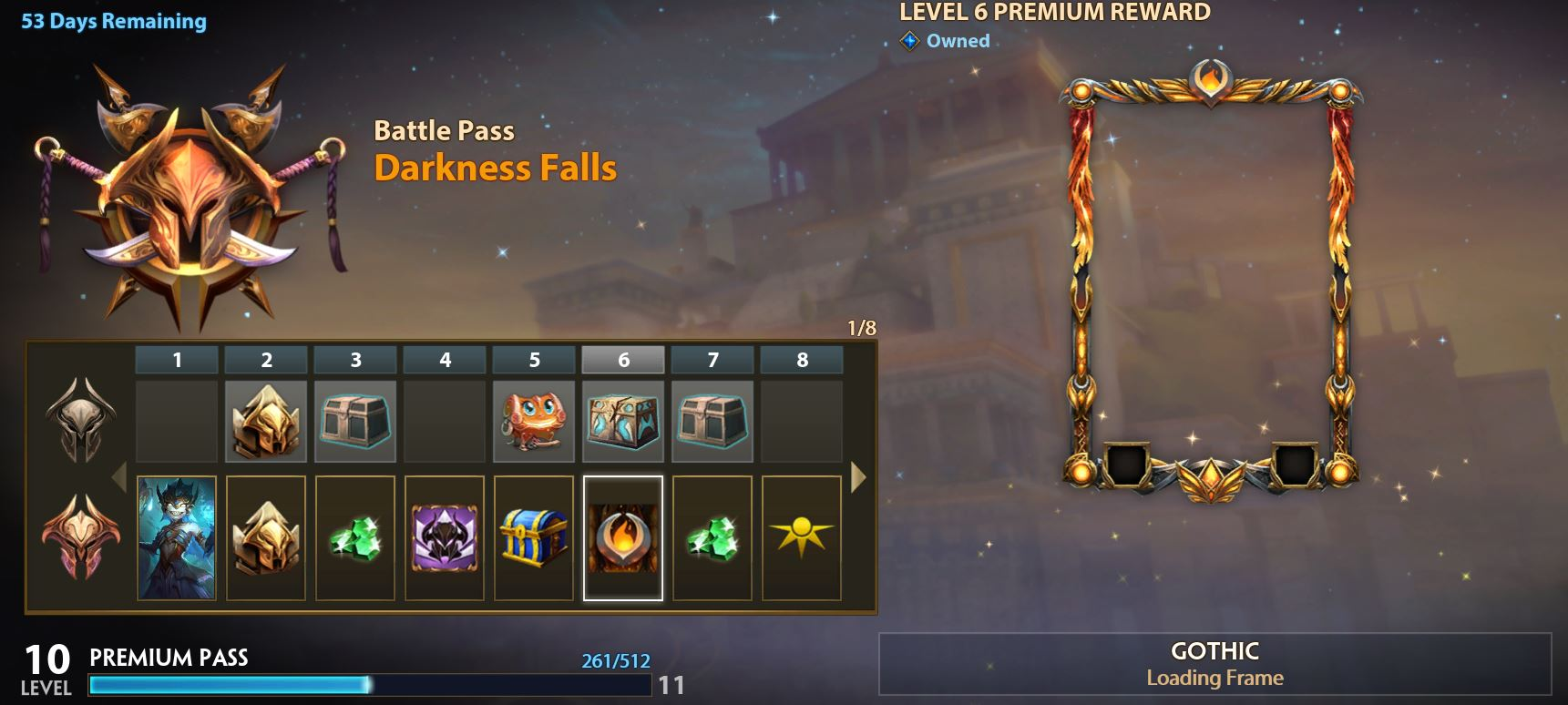This screenshot has height=705, width=1568.
Task: Click the yellow sun reward at level 8
Action: (x=802, y=537)
